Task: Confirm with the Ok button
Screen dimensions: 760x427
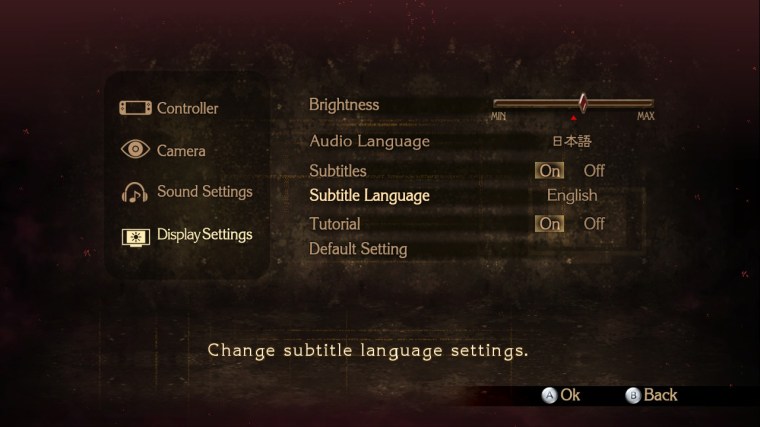Action: (562, 395)
